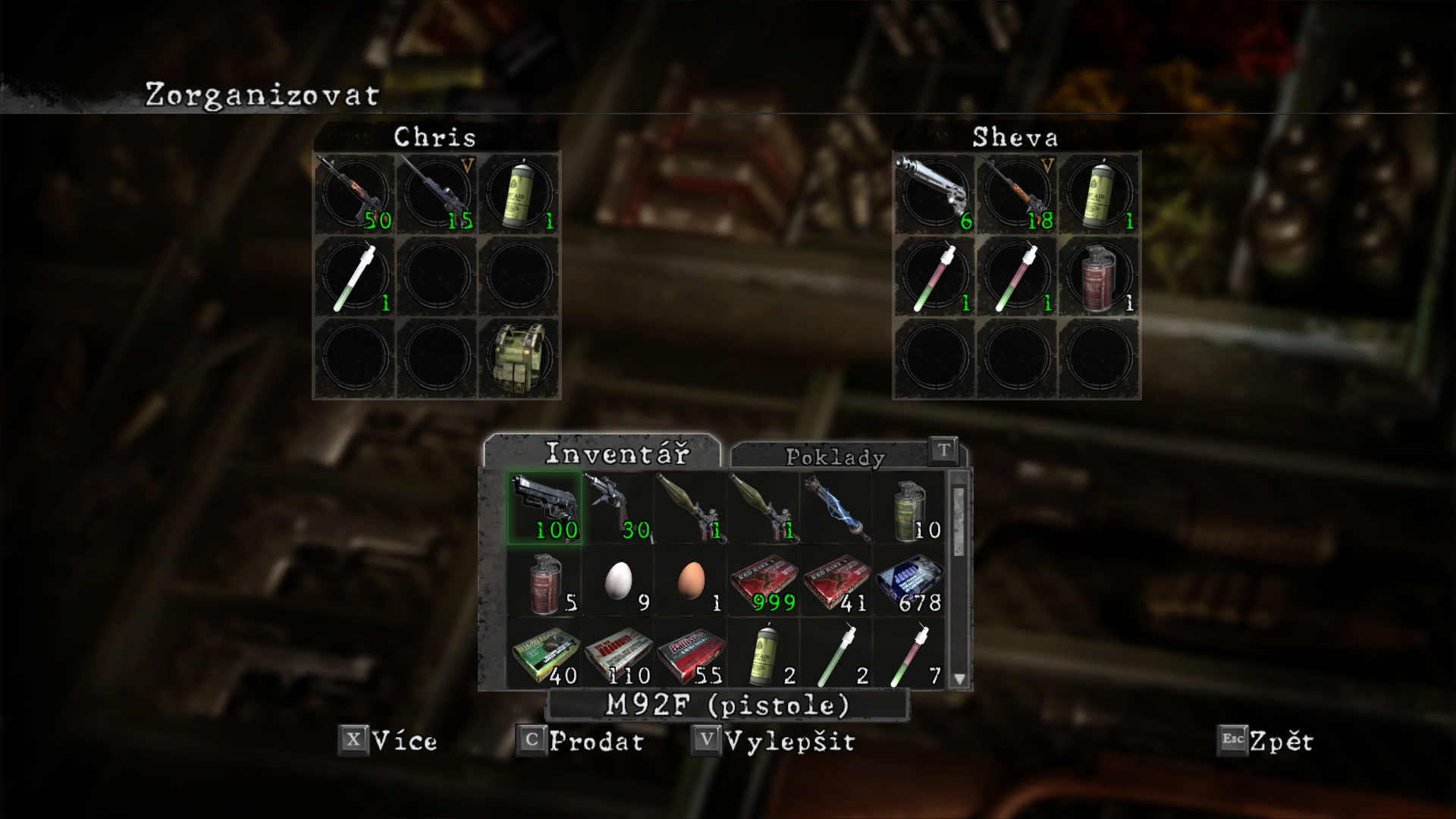
Task: Pick Sheva's red grenade slot
Action: click(1098, 275)
